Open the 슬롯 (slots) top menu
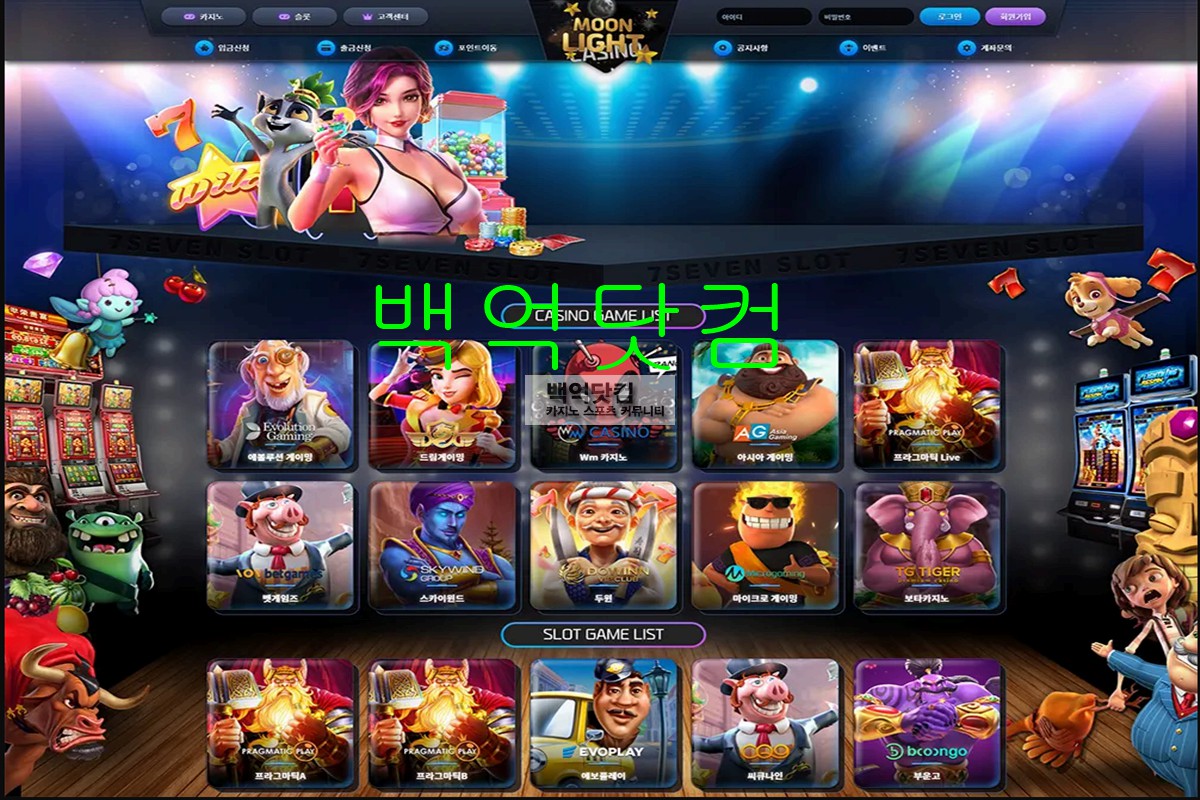 pyautogui.click(x=294, y=17)
